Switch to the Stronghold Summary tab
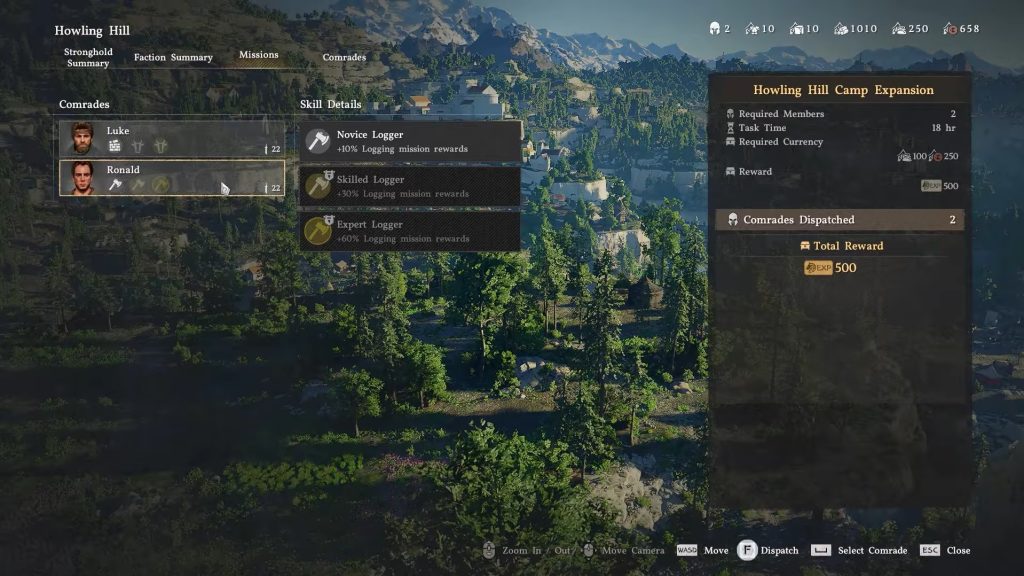The image size is (1024, 576). tap(88, 57)
